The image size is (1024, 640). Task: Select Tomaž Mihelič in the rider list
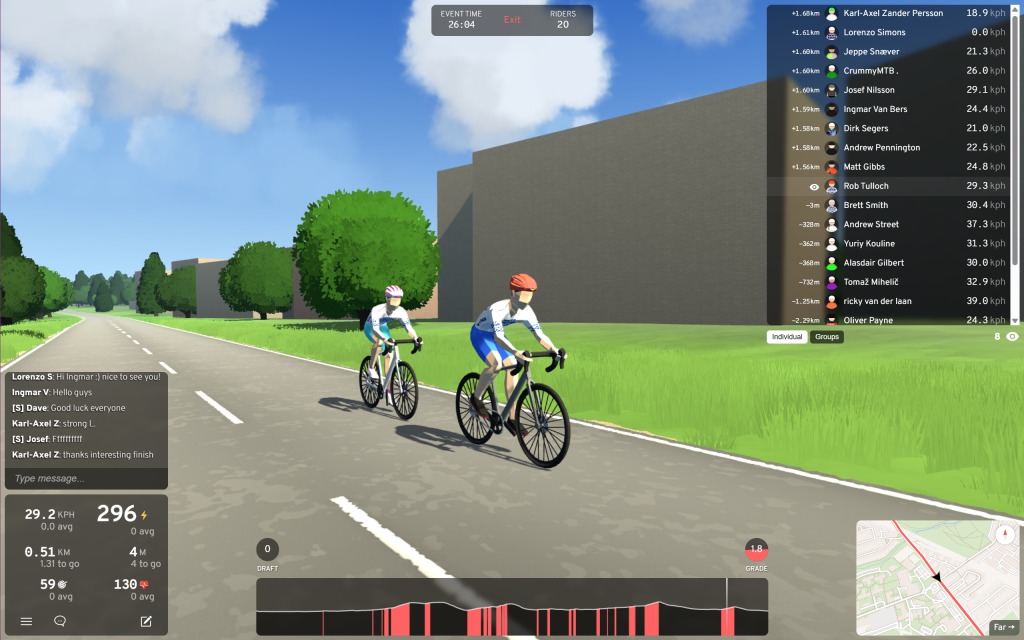(x=871, y=282)
